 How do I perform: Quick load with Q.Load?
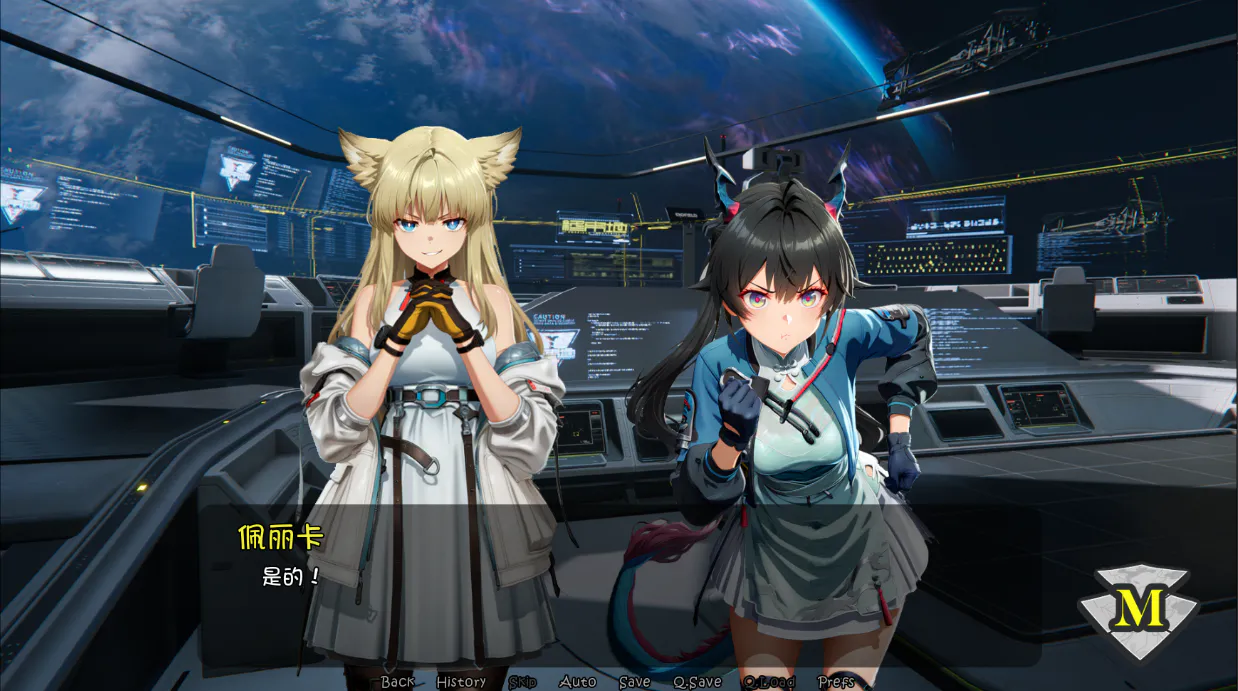pos(768,682)
